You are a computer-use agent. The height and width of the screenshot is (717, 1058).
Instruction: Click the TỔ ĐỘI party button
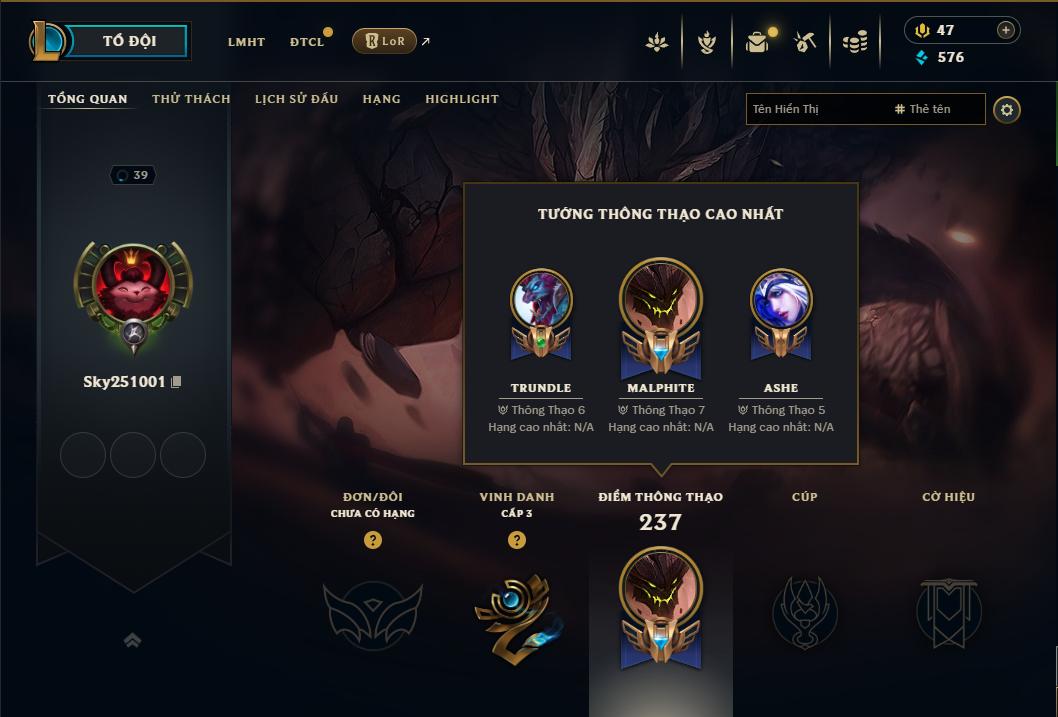point(129,41)
